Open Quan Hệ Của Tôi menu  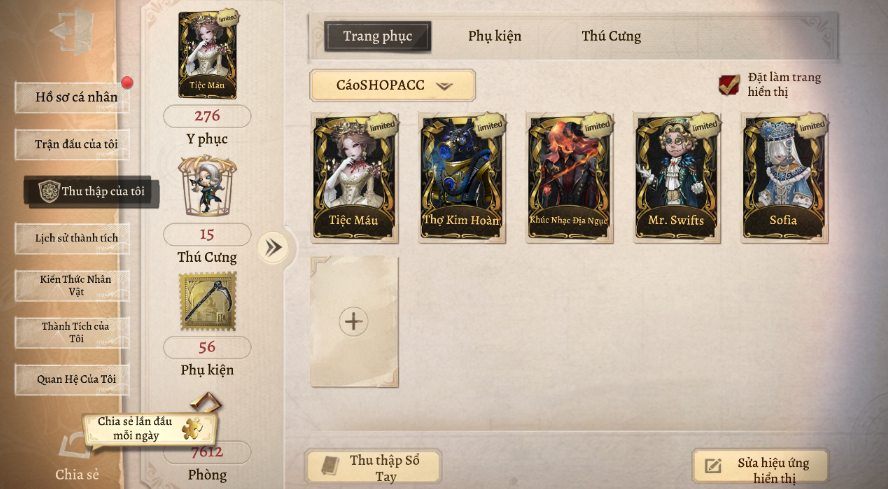(x=73, y=379)
